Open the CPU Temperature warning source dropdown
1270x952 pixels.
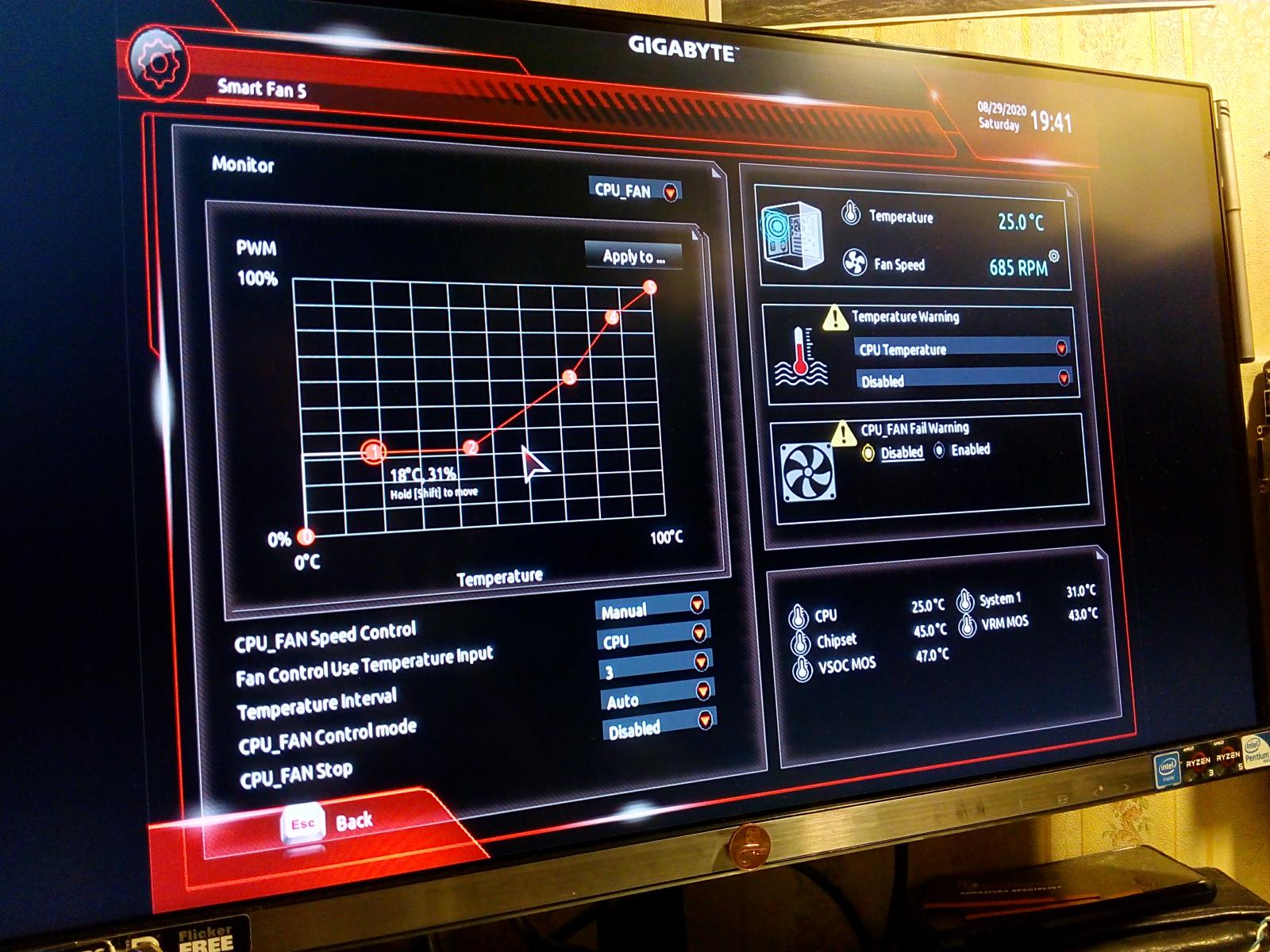(961, 348)
